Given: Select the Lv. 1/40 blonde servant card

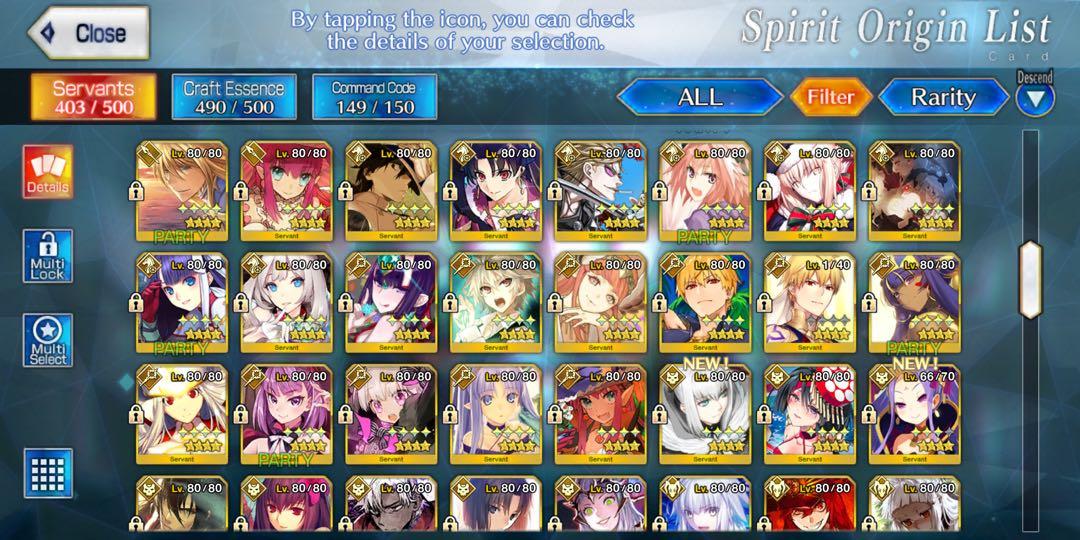Looking at the screenshot, I should tap(808, 300).
